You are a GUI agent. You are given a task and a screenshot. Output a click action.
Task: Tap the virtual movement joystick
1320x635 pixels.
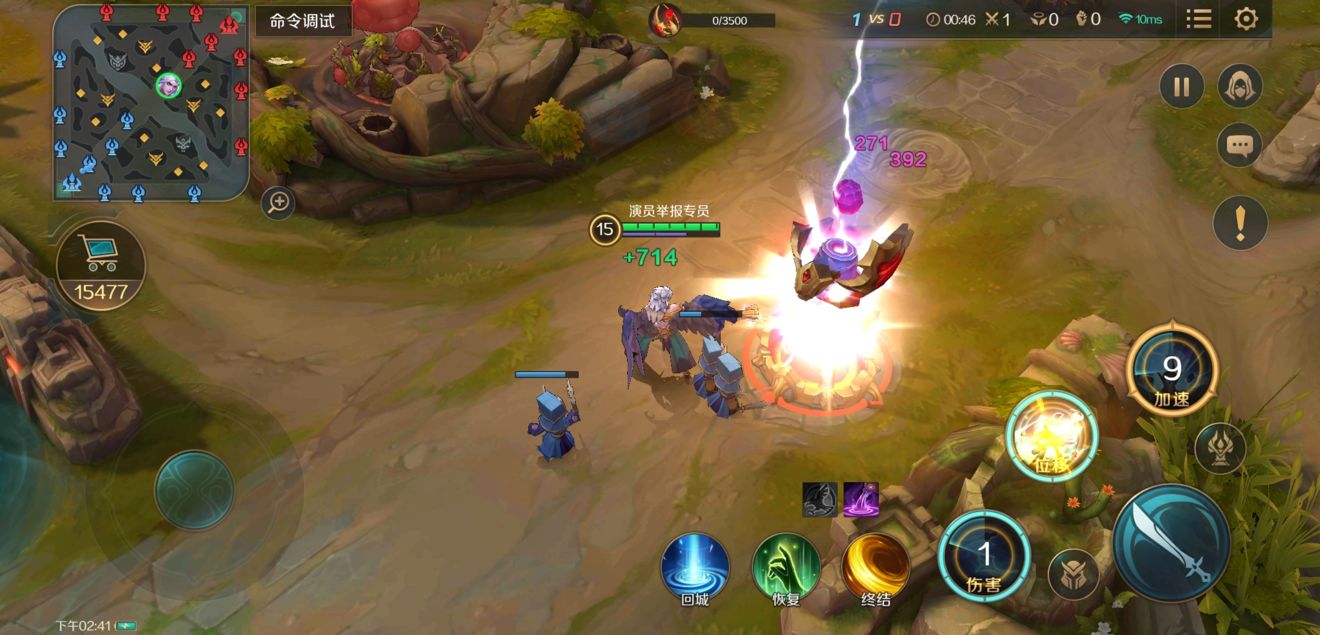pyautogui.click(x=194, y=490)
